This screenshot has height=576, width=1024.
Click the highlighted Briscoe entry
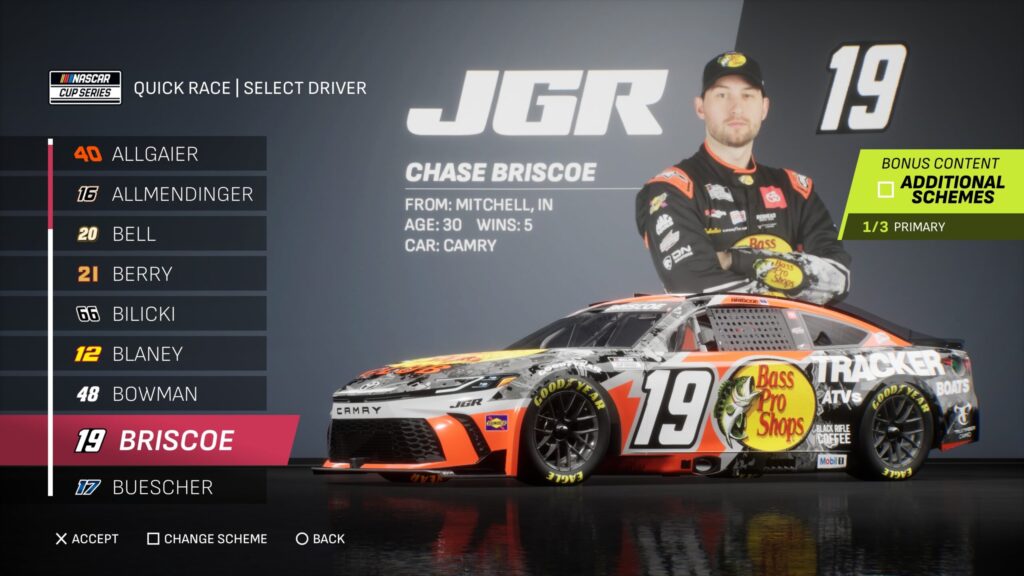[165, 441]
